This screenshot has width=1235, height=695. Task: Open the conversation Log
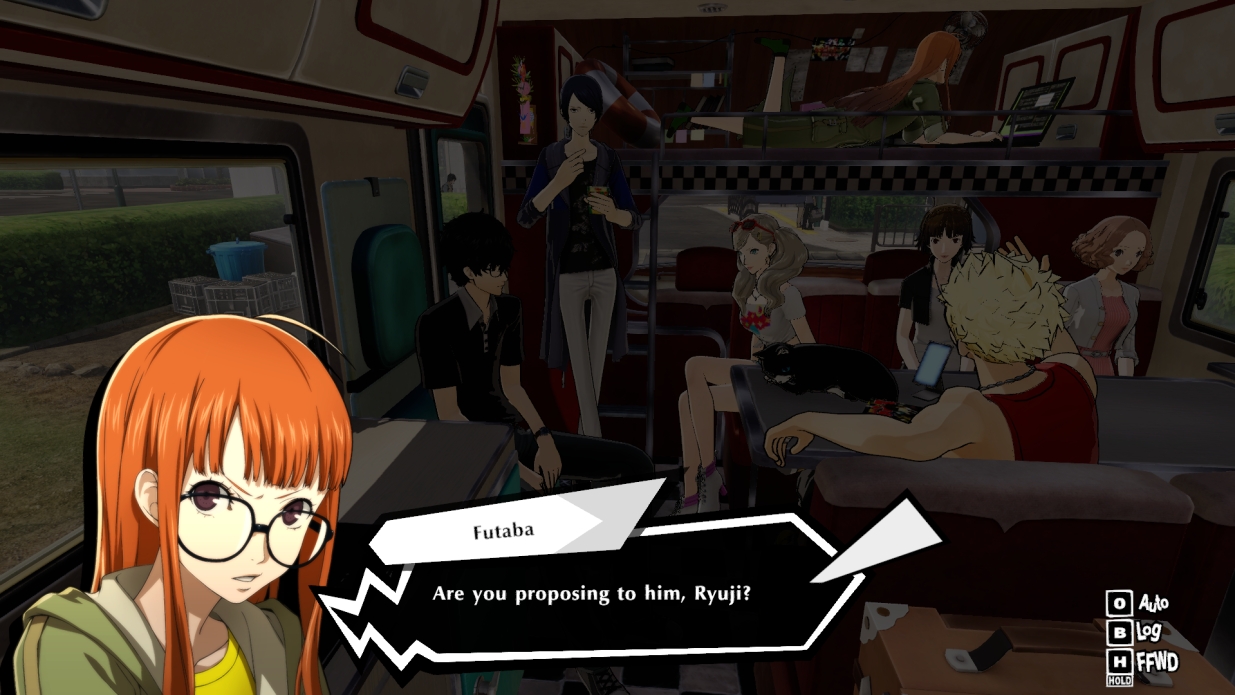pos(1138,633)
